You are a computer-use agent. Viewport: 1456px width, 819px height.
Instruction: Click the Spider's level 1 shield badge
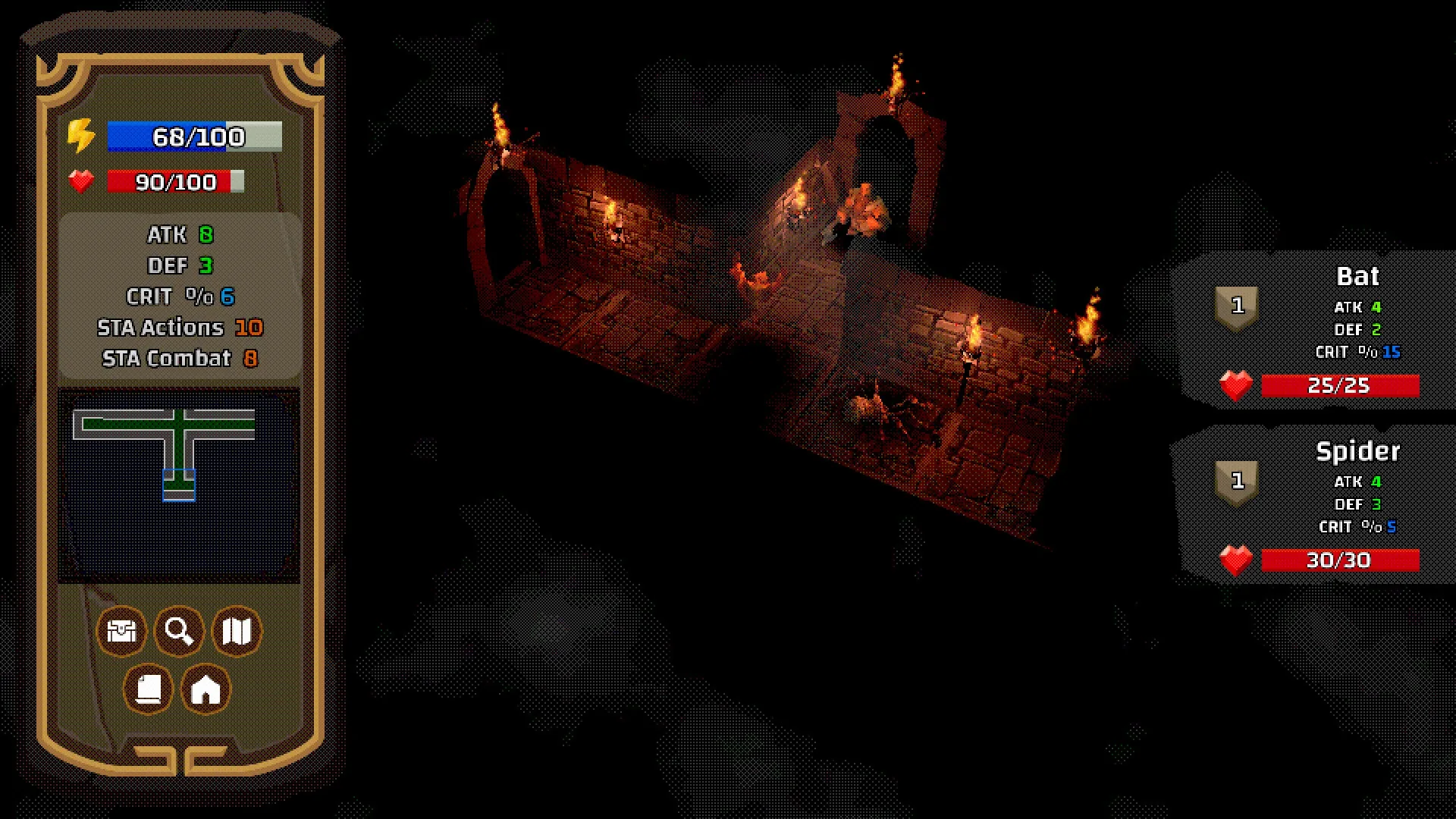pyautogui.click(x=1238, y=481)
